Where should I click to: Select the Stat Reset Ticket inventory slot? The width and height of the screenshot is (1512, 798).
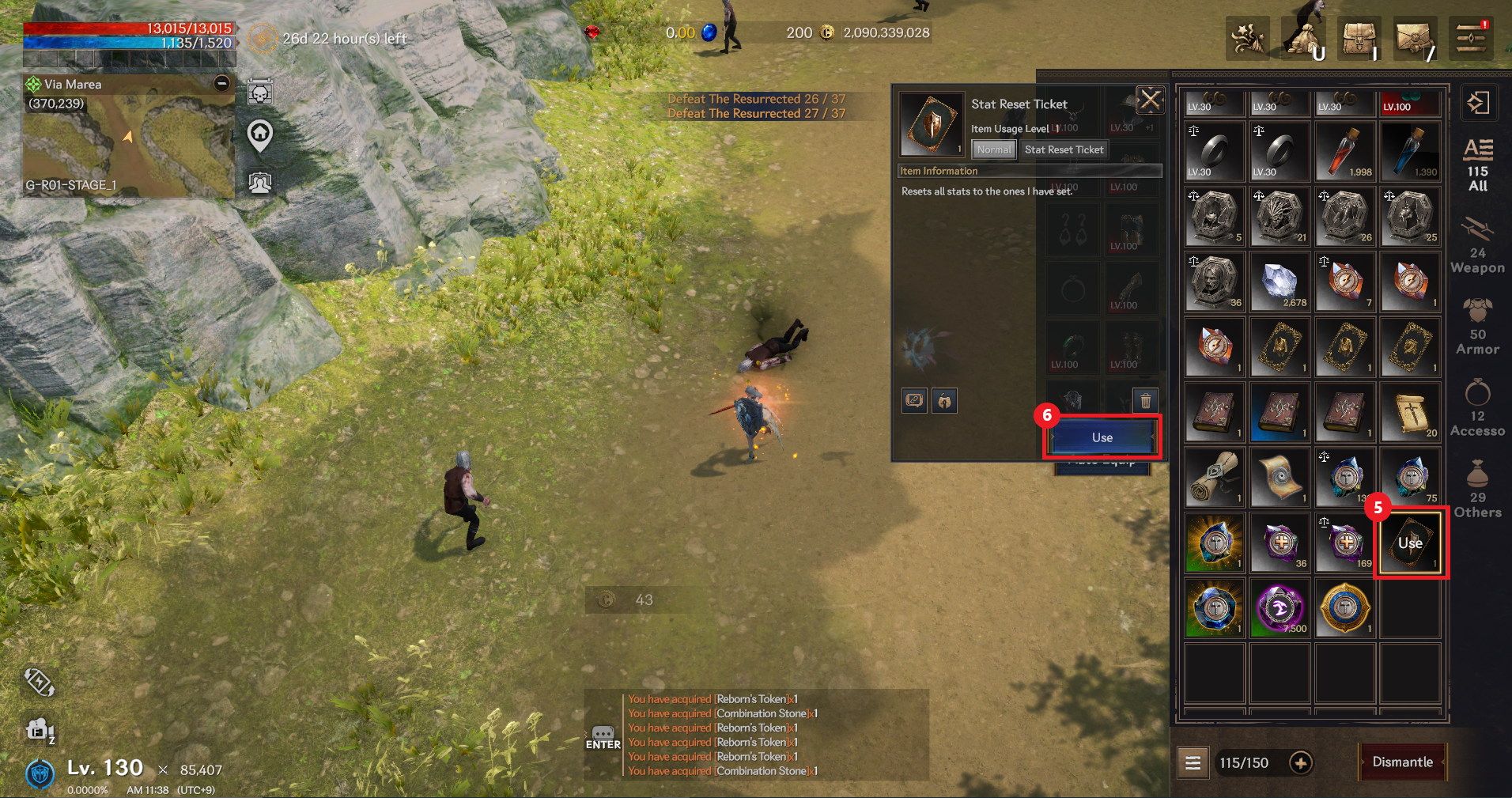1411,543
